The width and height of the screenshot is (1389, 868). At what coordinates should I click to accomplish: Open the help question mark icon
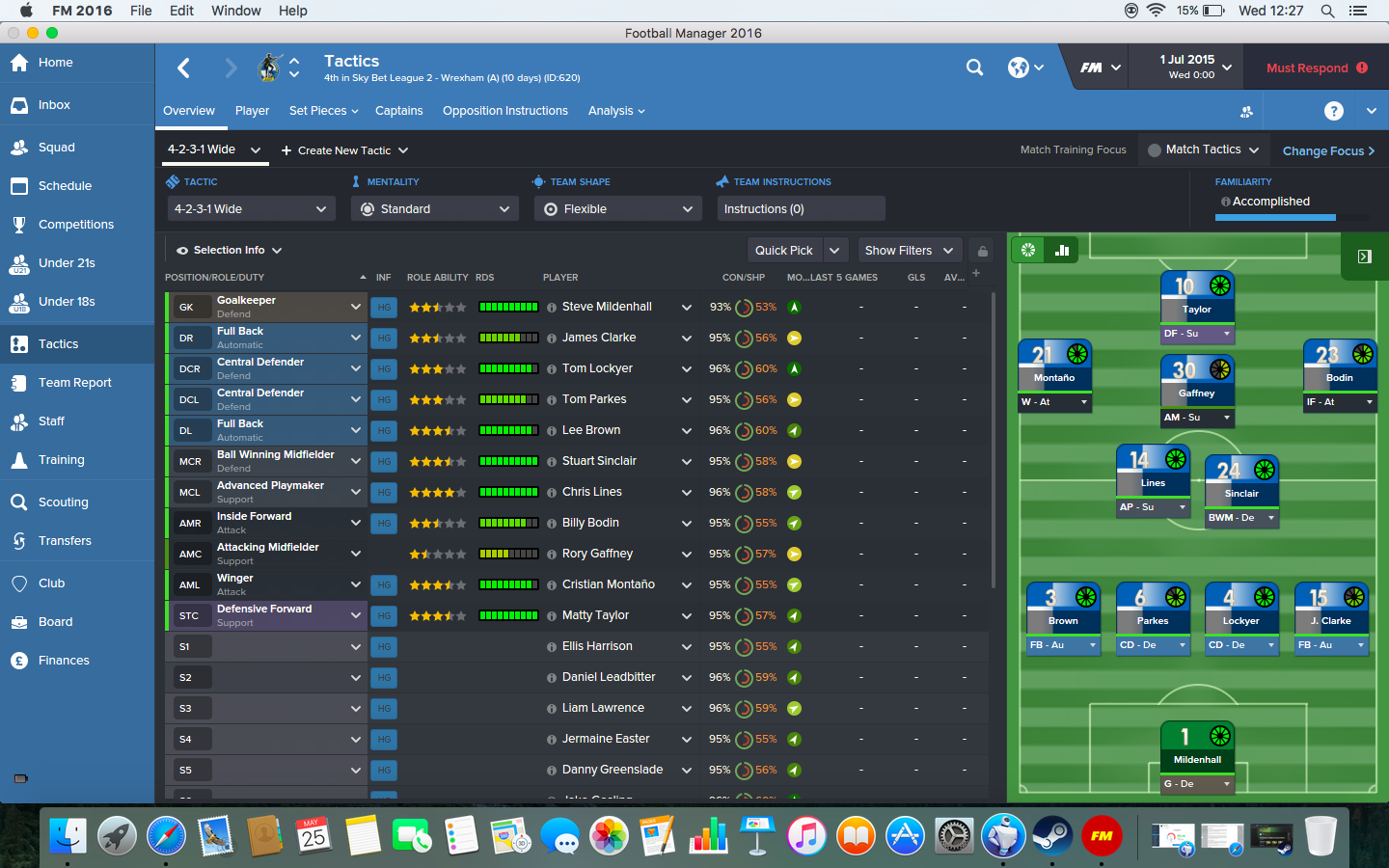[x=1334, y=111]
